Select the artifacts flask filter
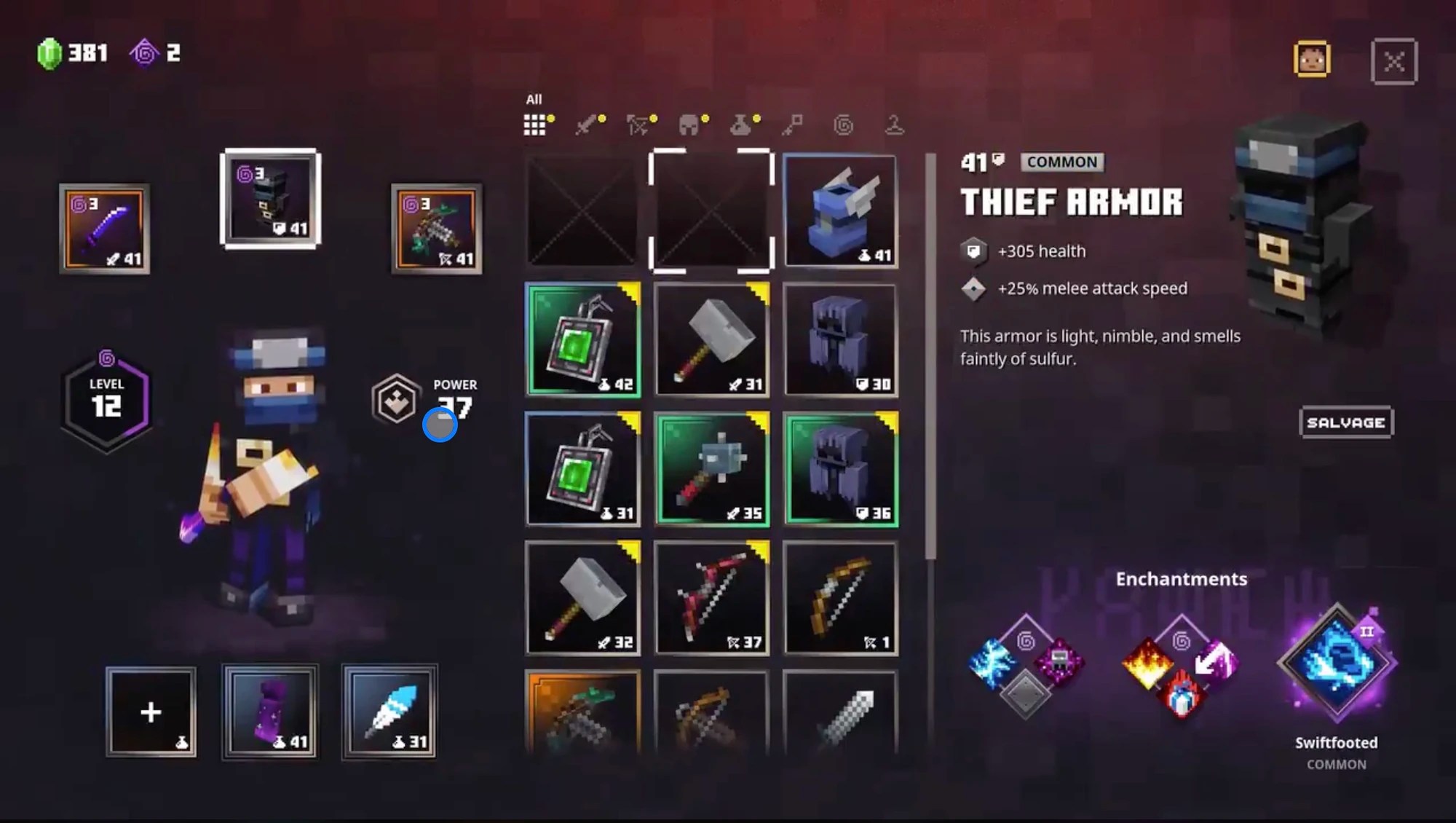Viewport: 1456px width, 823px height. (741, 124)
